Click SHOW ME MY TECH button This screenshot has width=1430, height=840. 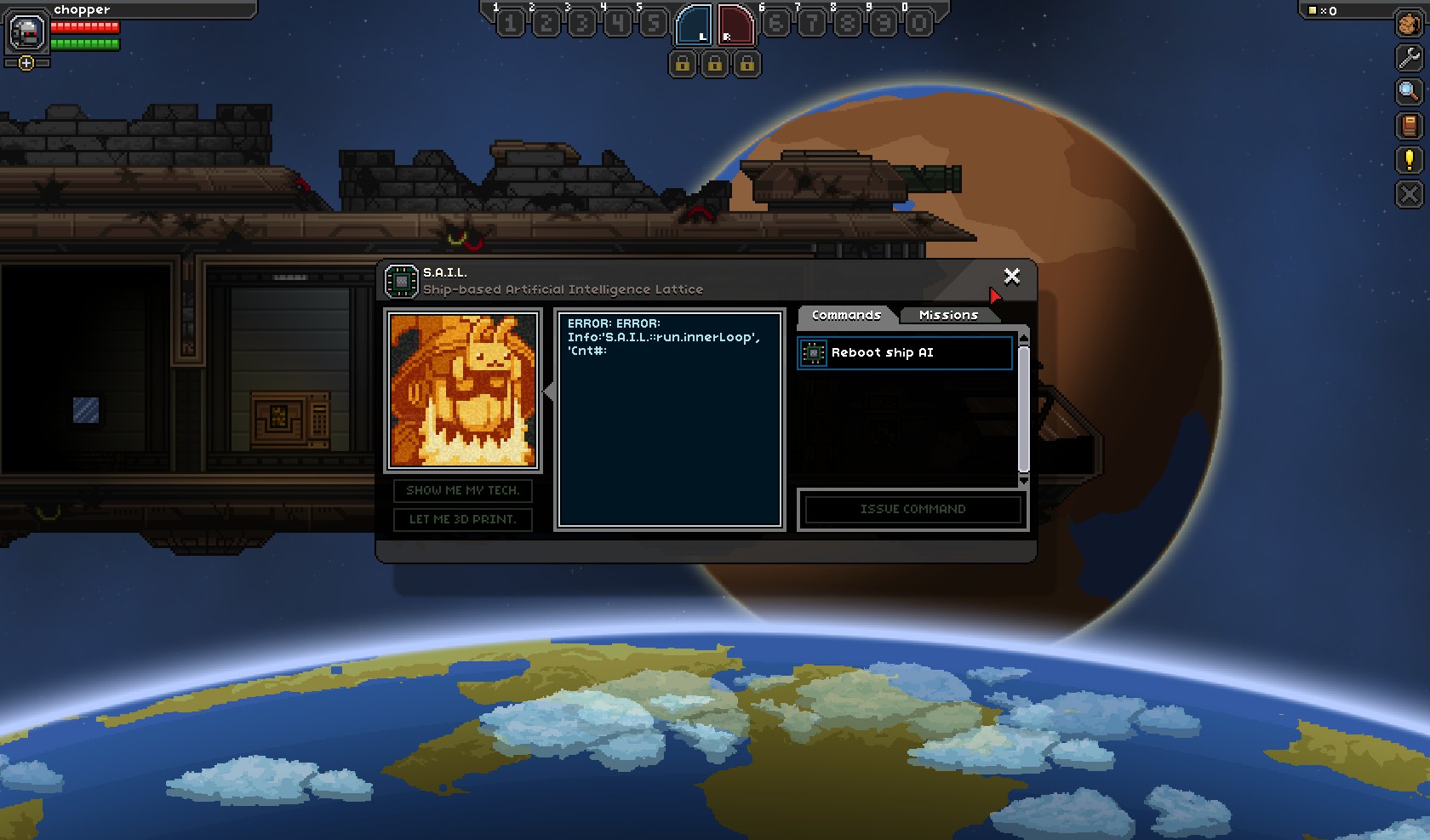462,491
